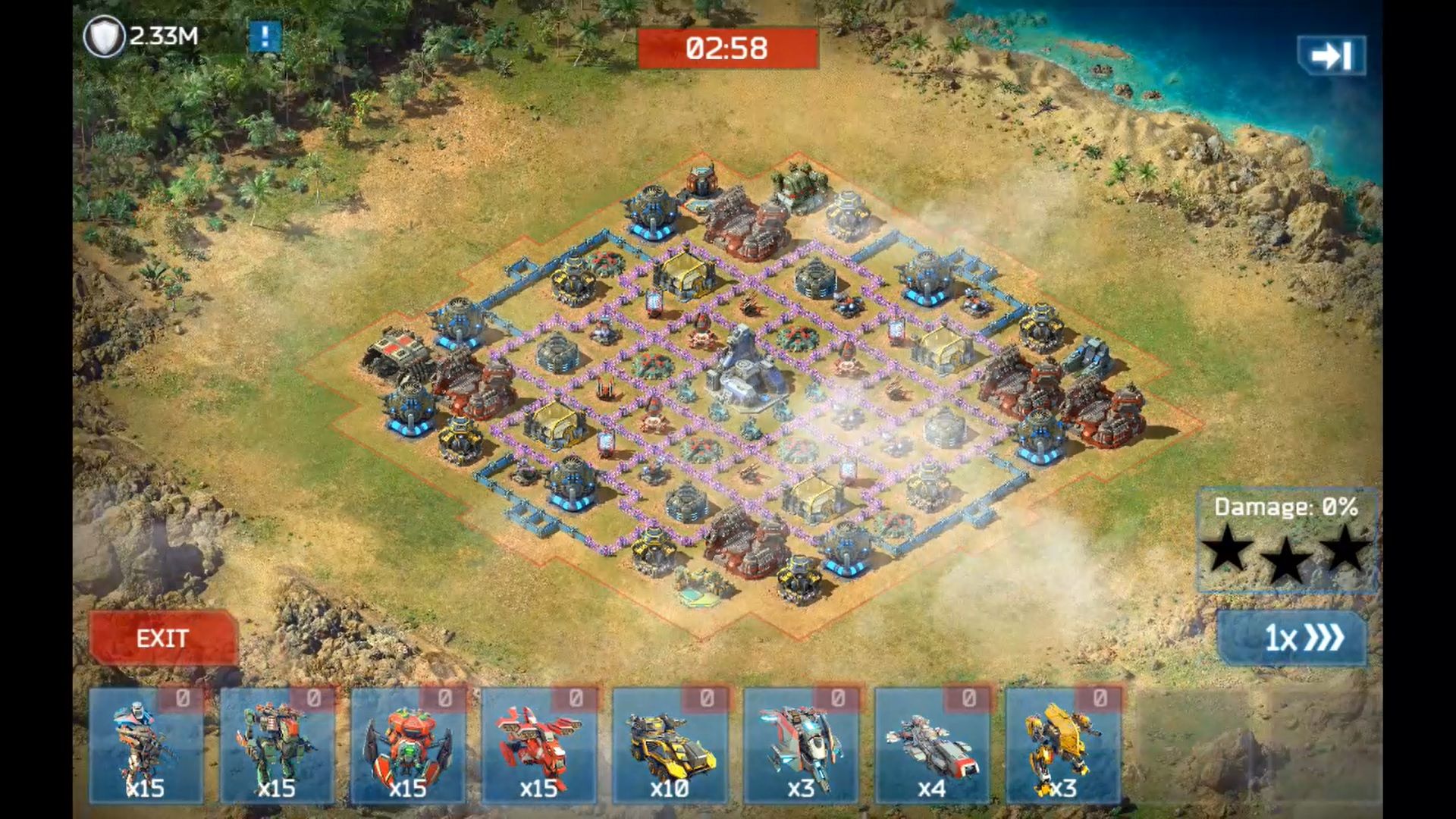
Task: Toggle the 1x playback speed button
Action: tap(1292, 638)
